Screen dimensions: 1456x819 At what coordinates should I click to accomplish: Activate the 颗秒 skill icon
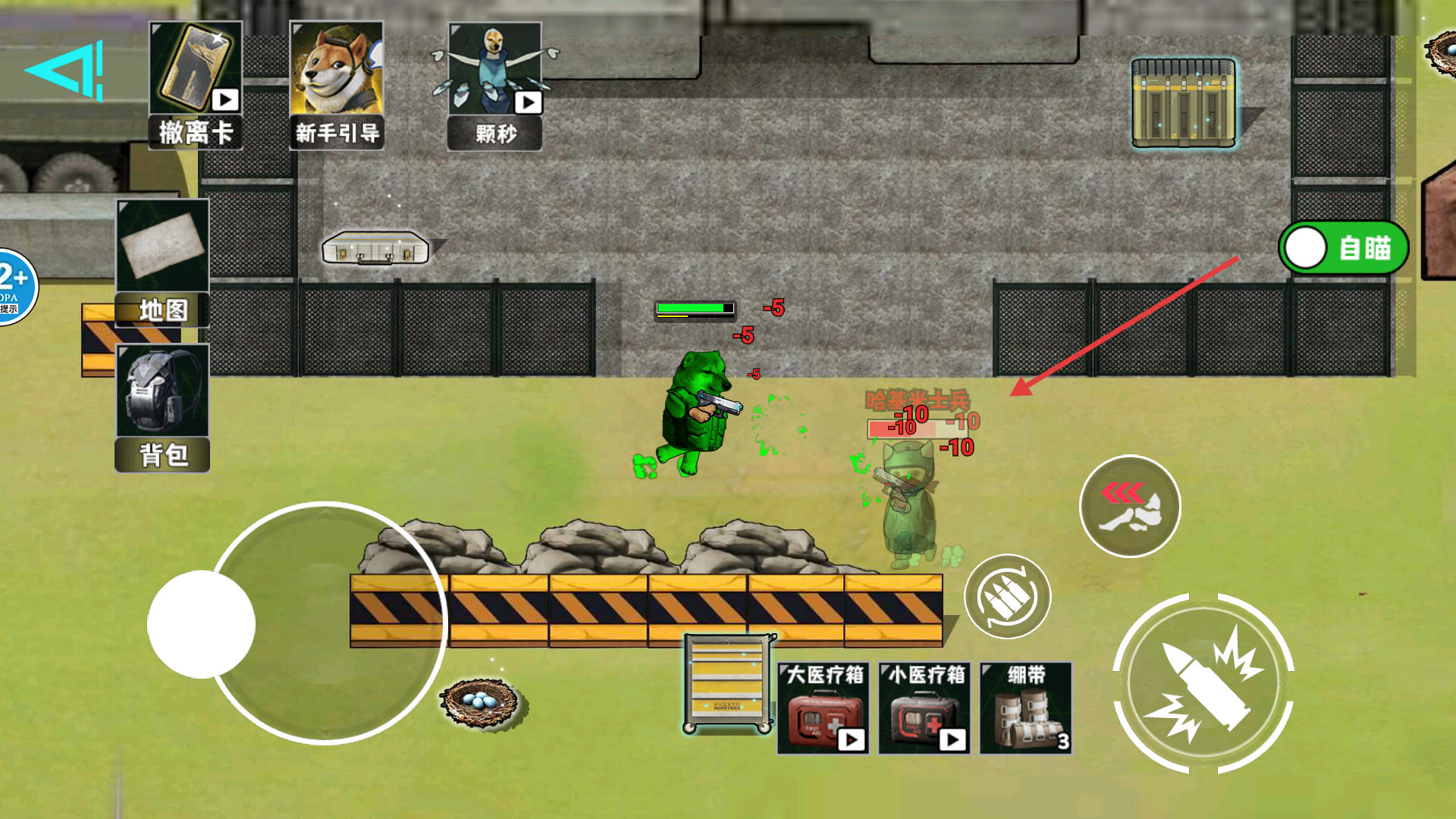pos(495,85)
